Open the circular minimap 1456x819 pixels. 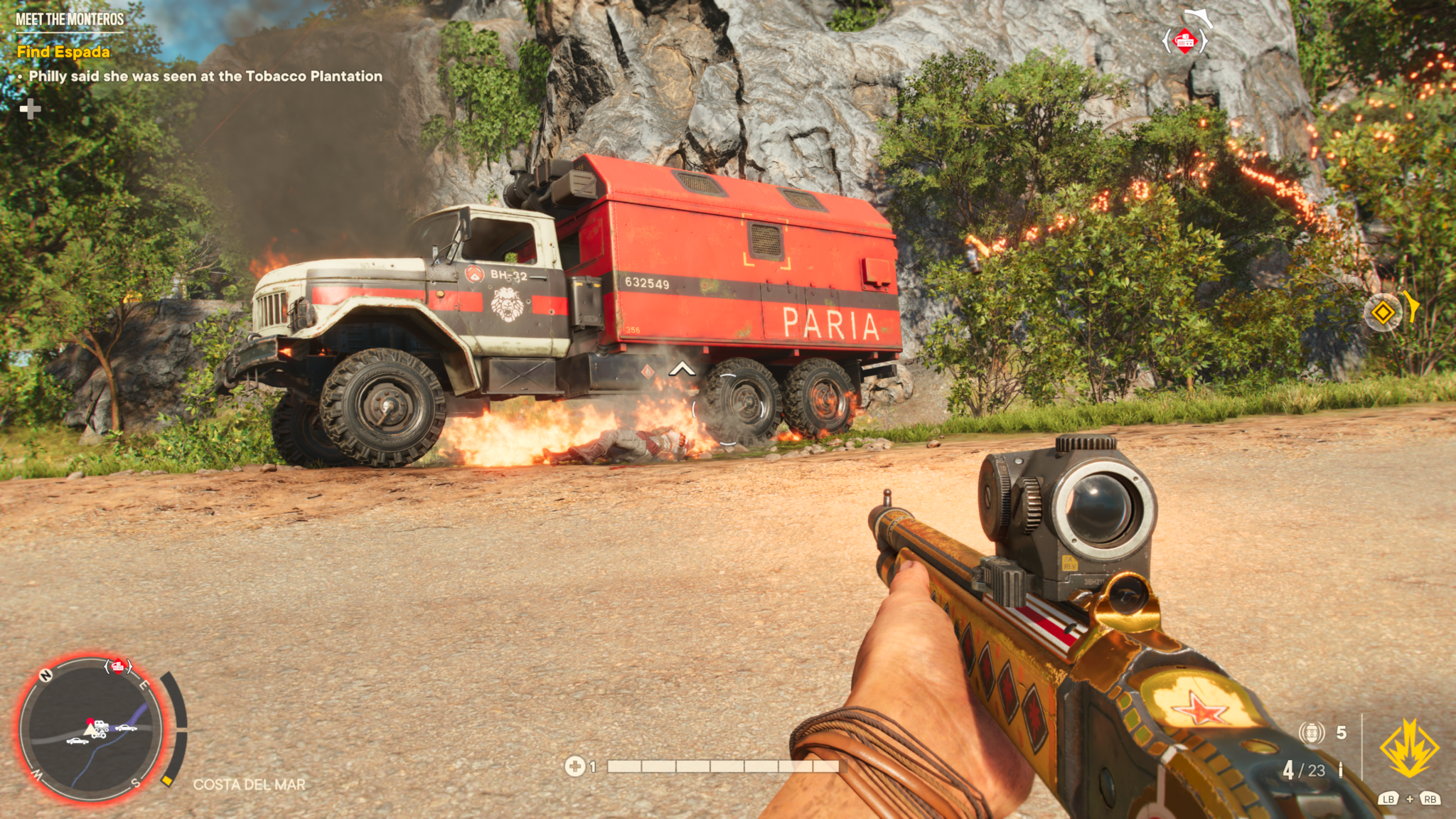(91, 730)
